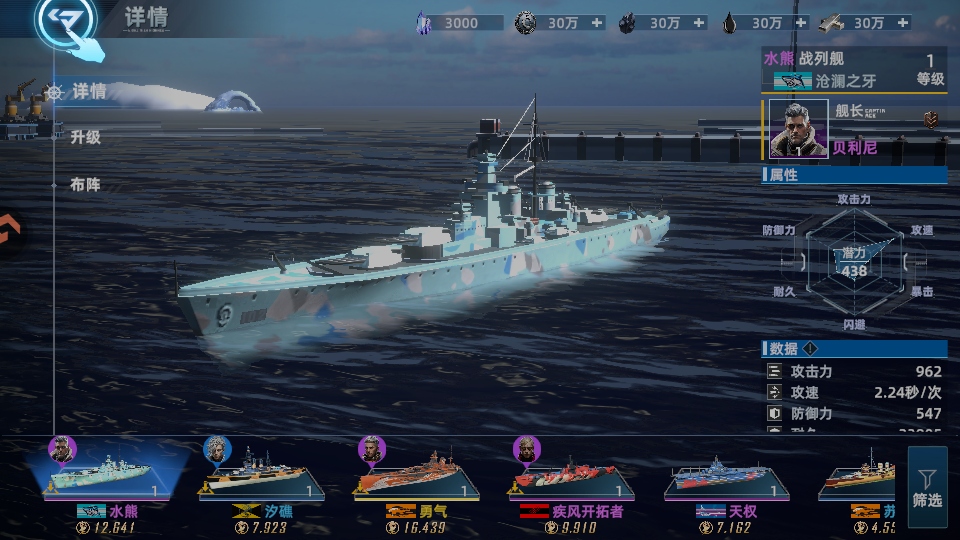
Task: Add more gear currency with its plus button
Action: tap(597, 23)
